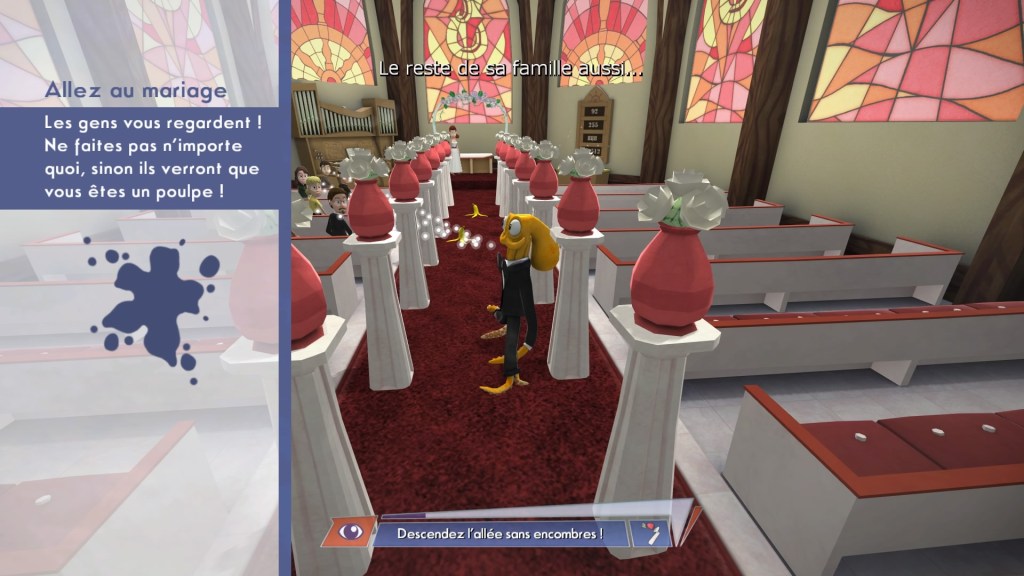Click the 'Les gens vous regardent' hint box

tap(138, 157)
